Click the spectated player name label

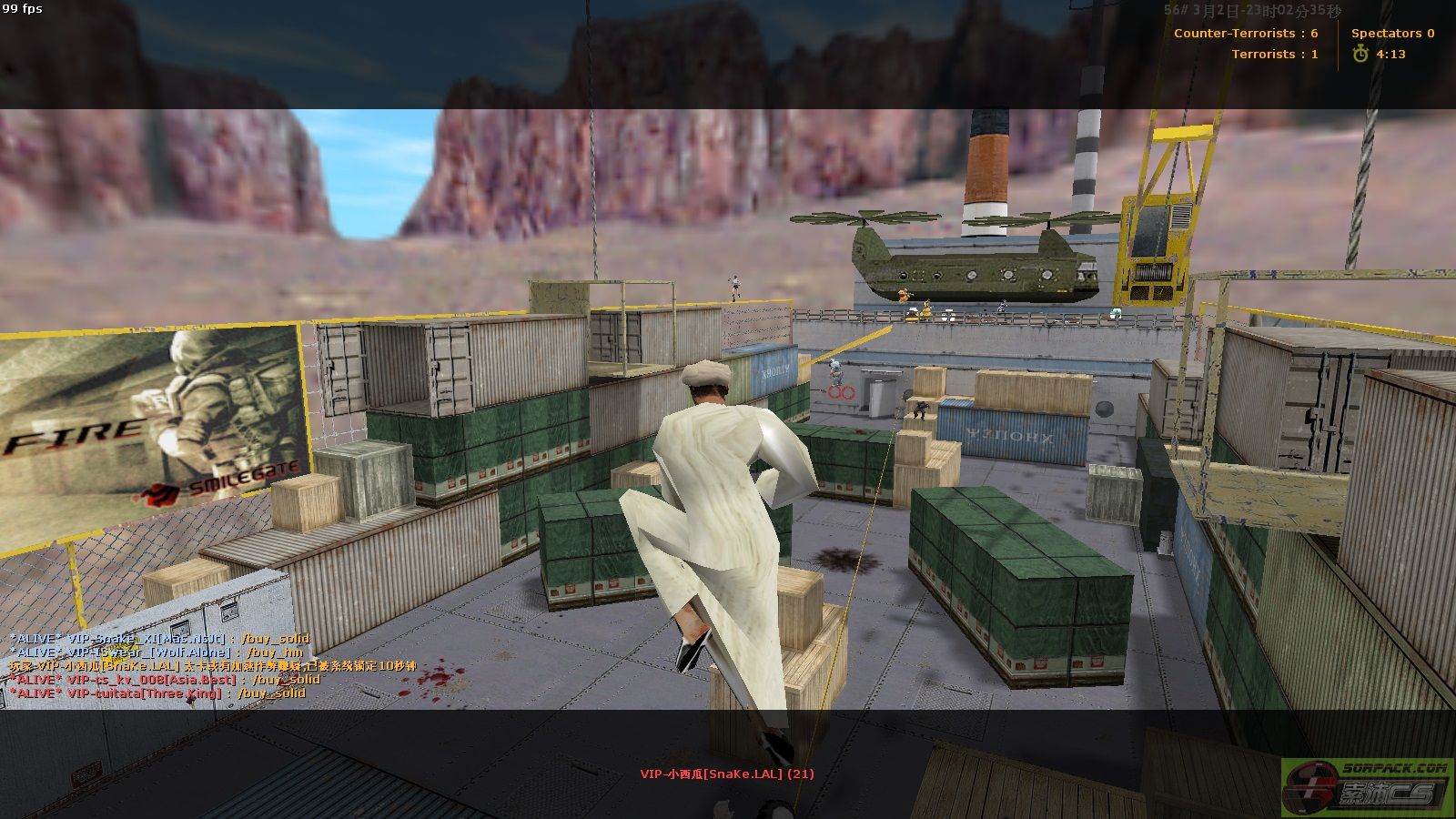pos(726,774)
